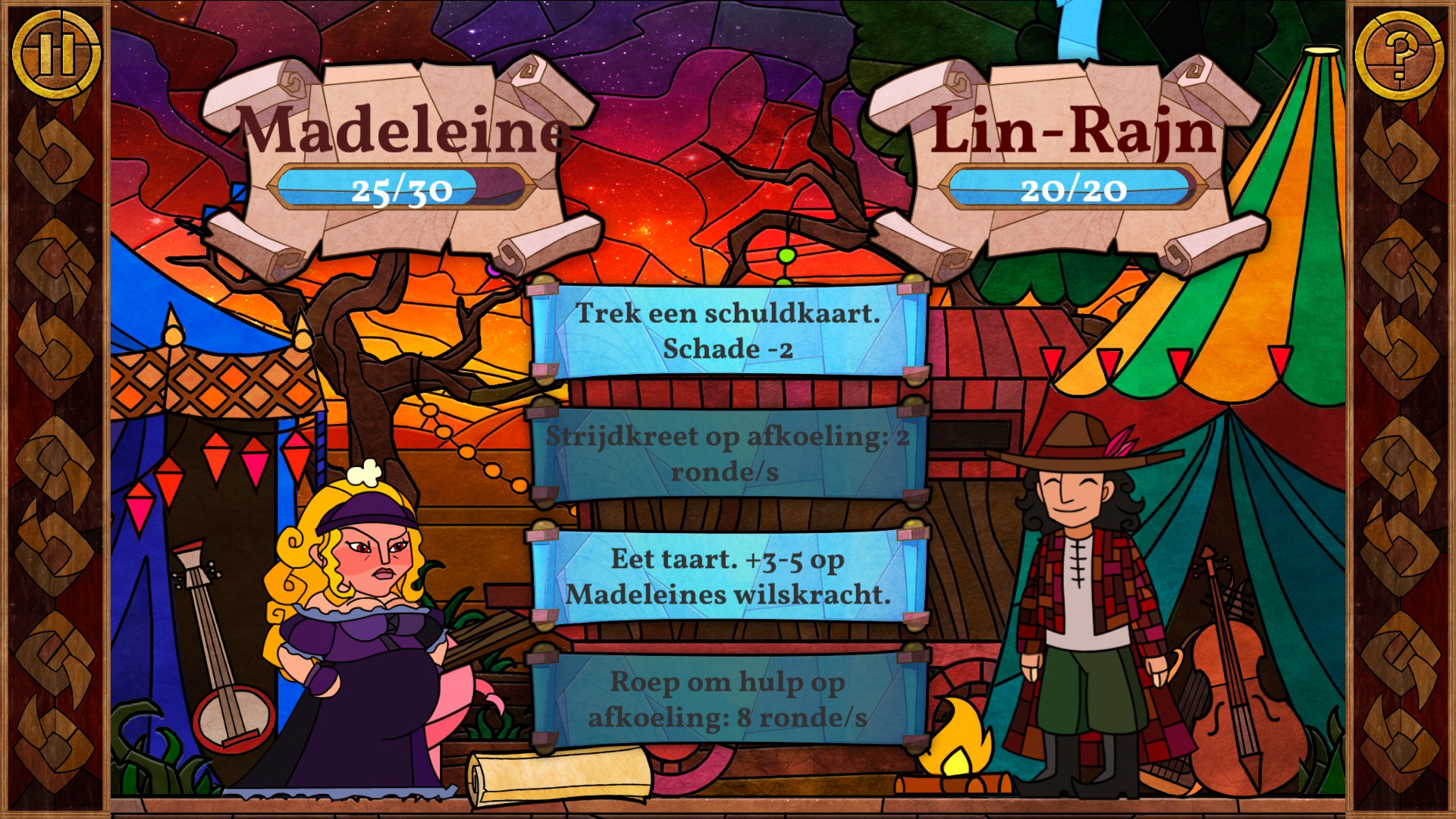
Task: Select the "Strijdkreet" cooldown action
Action: click(728, 453)
